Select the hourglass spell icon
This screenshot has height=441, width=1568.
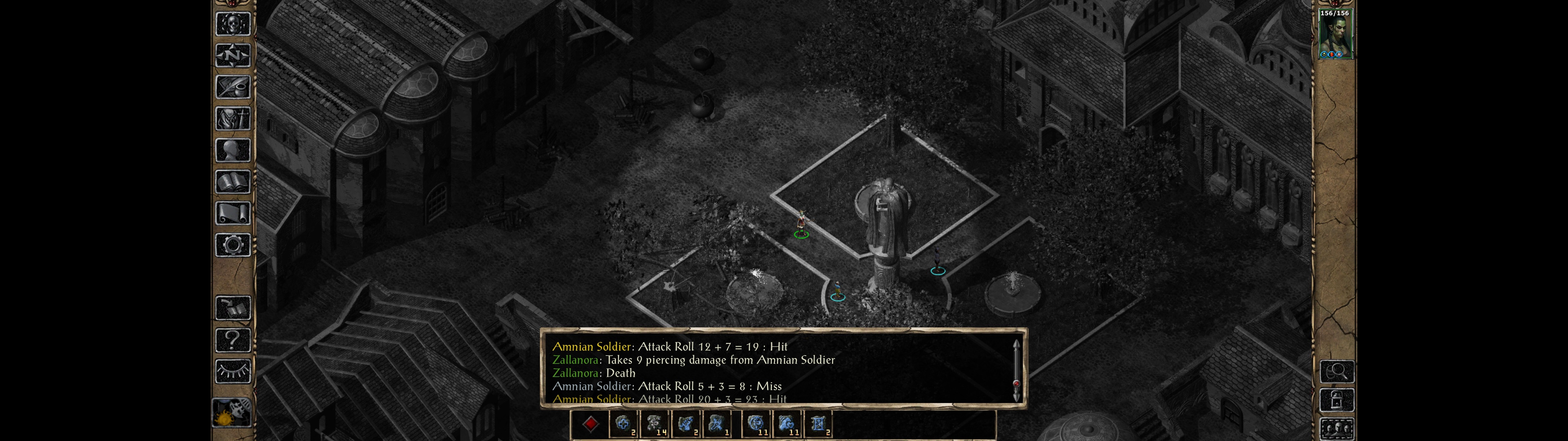click(817, 424)
